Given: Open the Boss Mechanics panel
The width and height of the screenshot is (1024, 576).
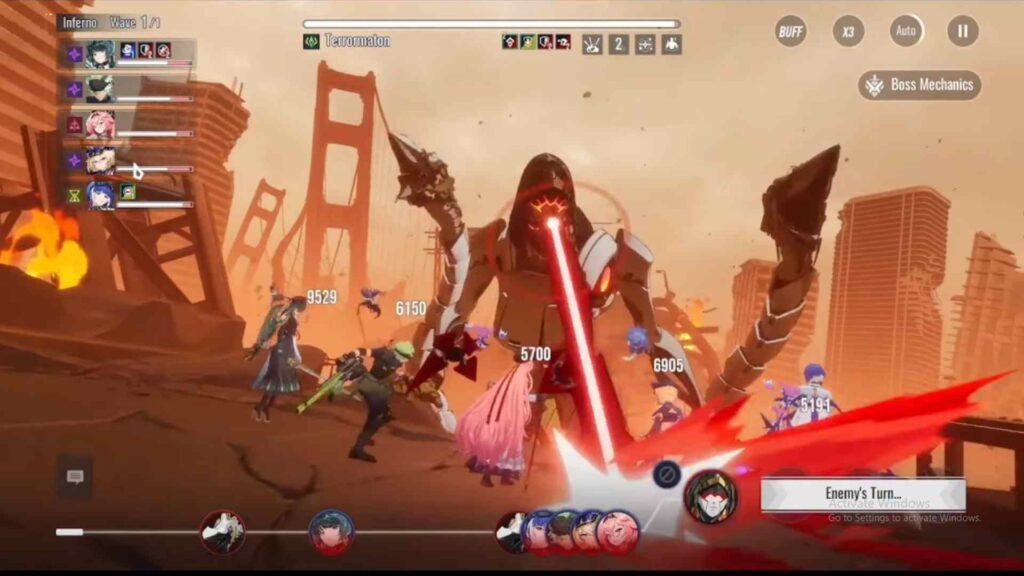Looking at the screenshot, I should tap(920, 85).
